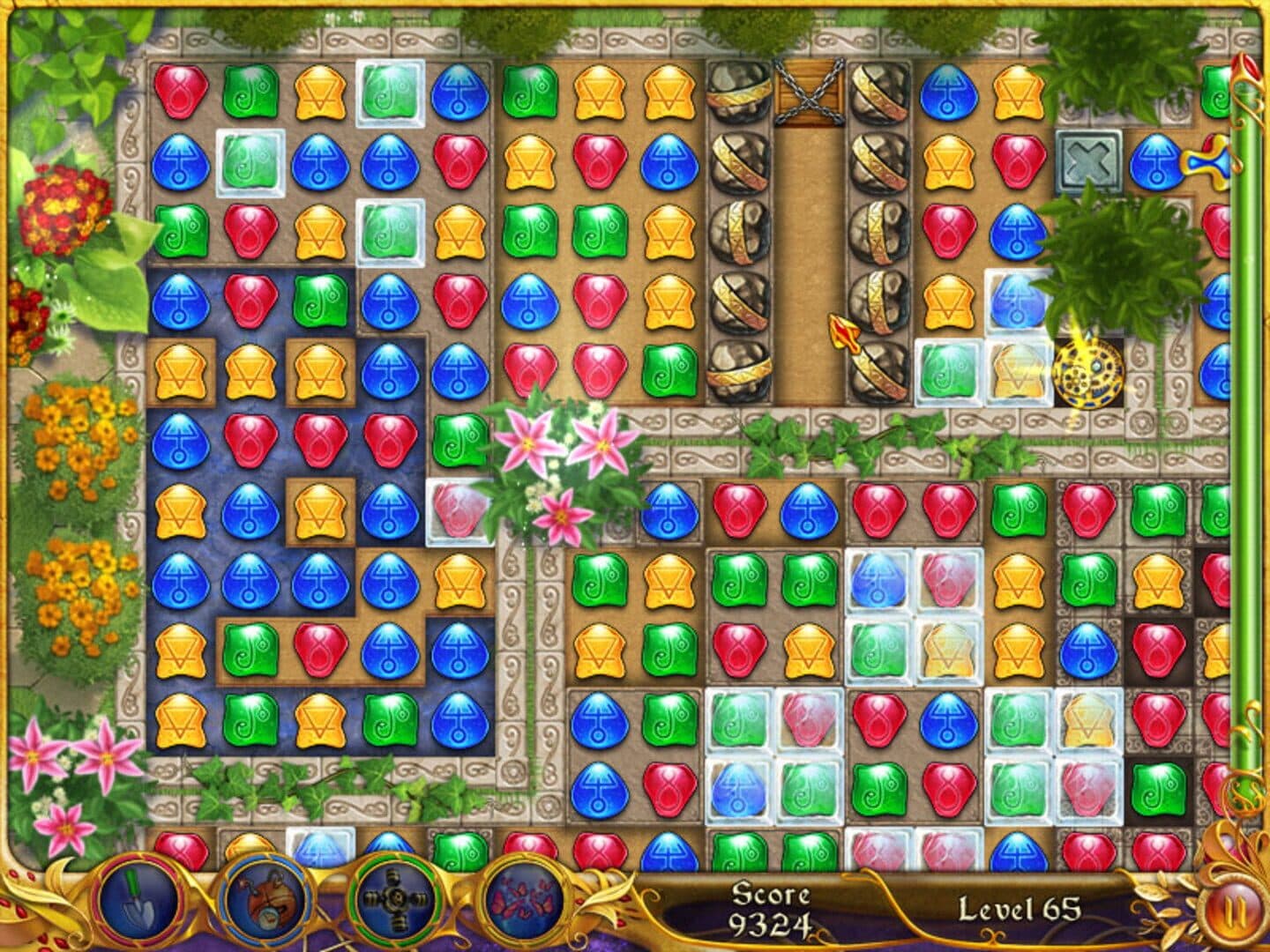This screenshot has width=1270, height=952.
Task: Activate the cross-shaped barrel power-up
Action: (394, 900)
